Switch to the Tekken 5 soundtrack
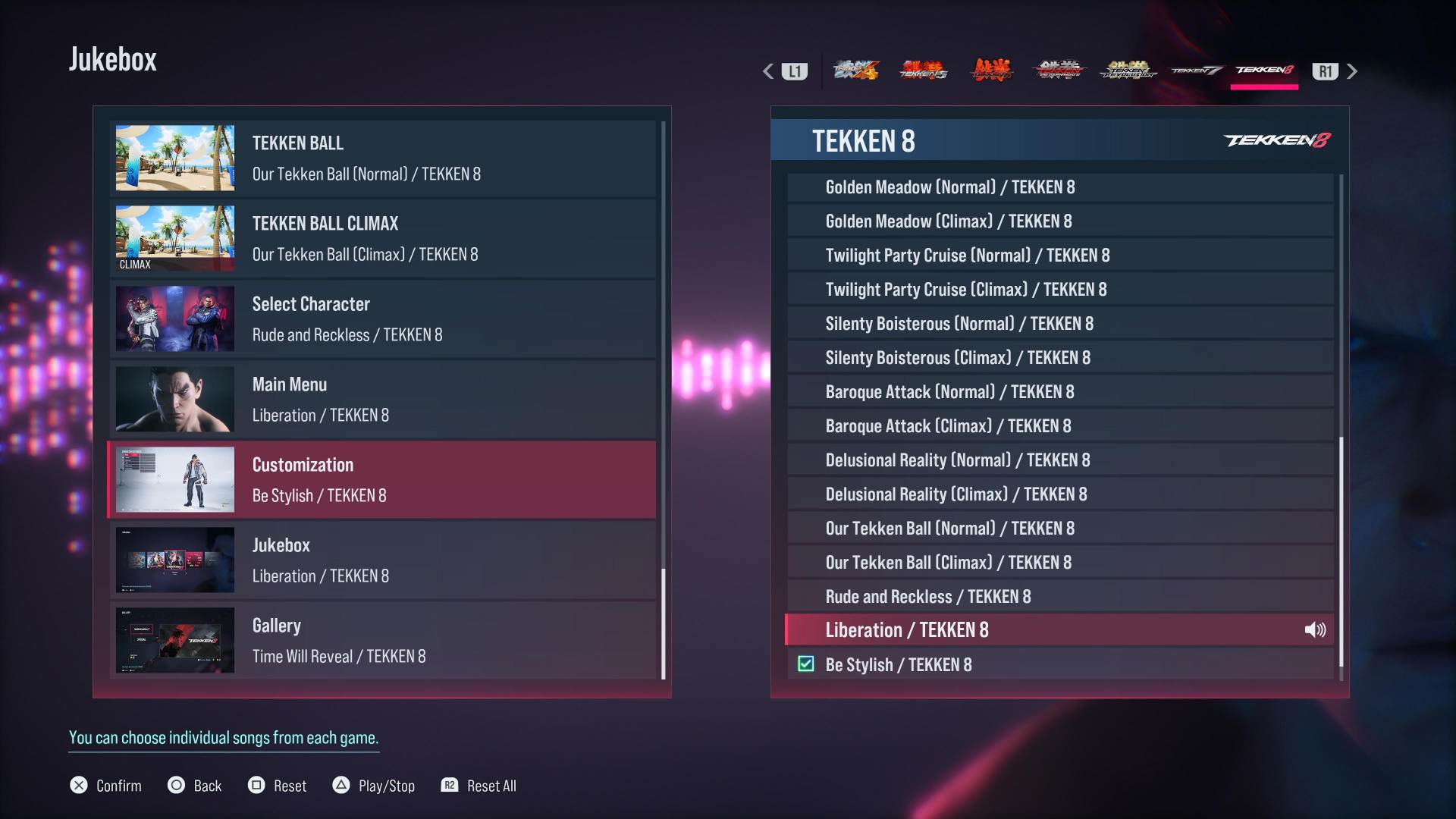Image resolution: width=1456 pixels, height=819 pixels. point(923,71)
